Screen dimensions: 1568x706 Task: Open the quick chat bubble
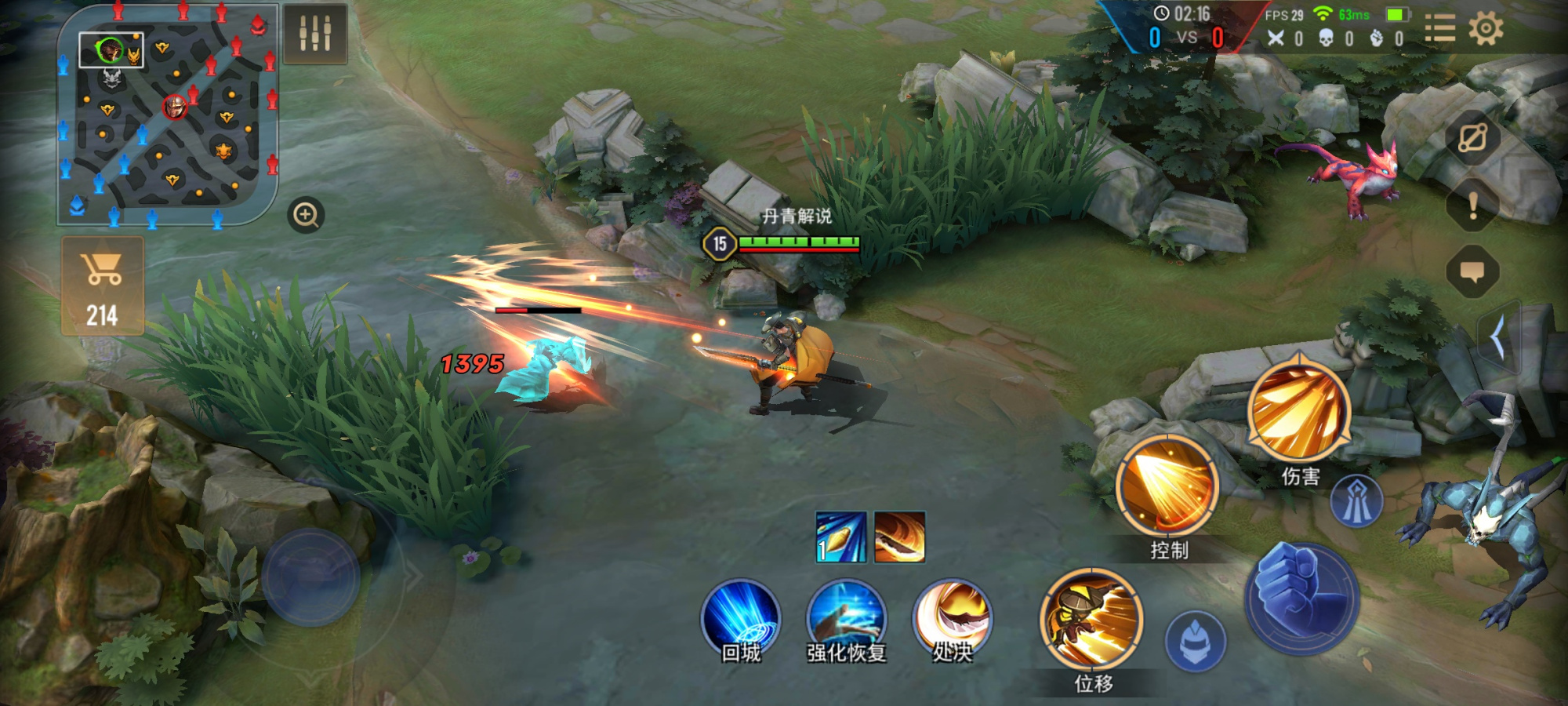click(1472, 272)
